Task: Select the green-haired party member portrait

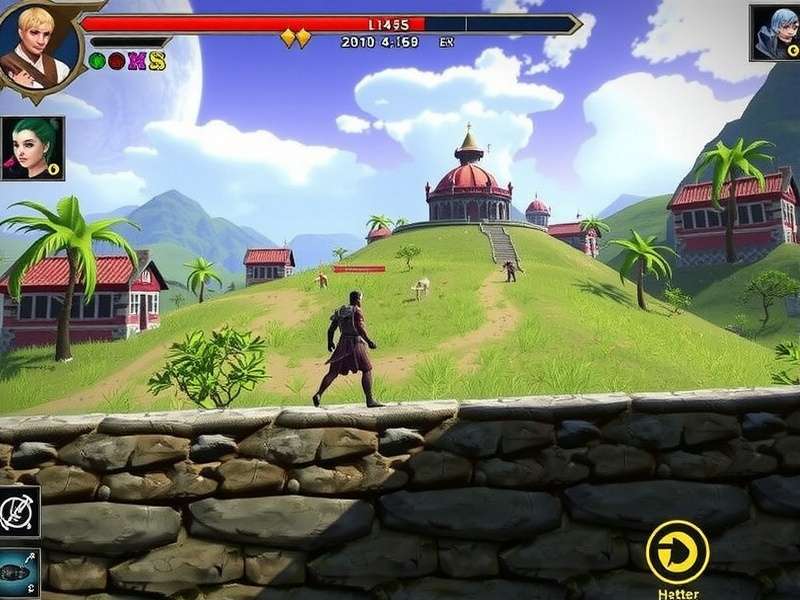Action: click(33, 148)
